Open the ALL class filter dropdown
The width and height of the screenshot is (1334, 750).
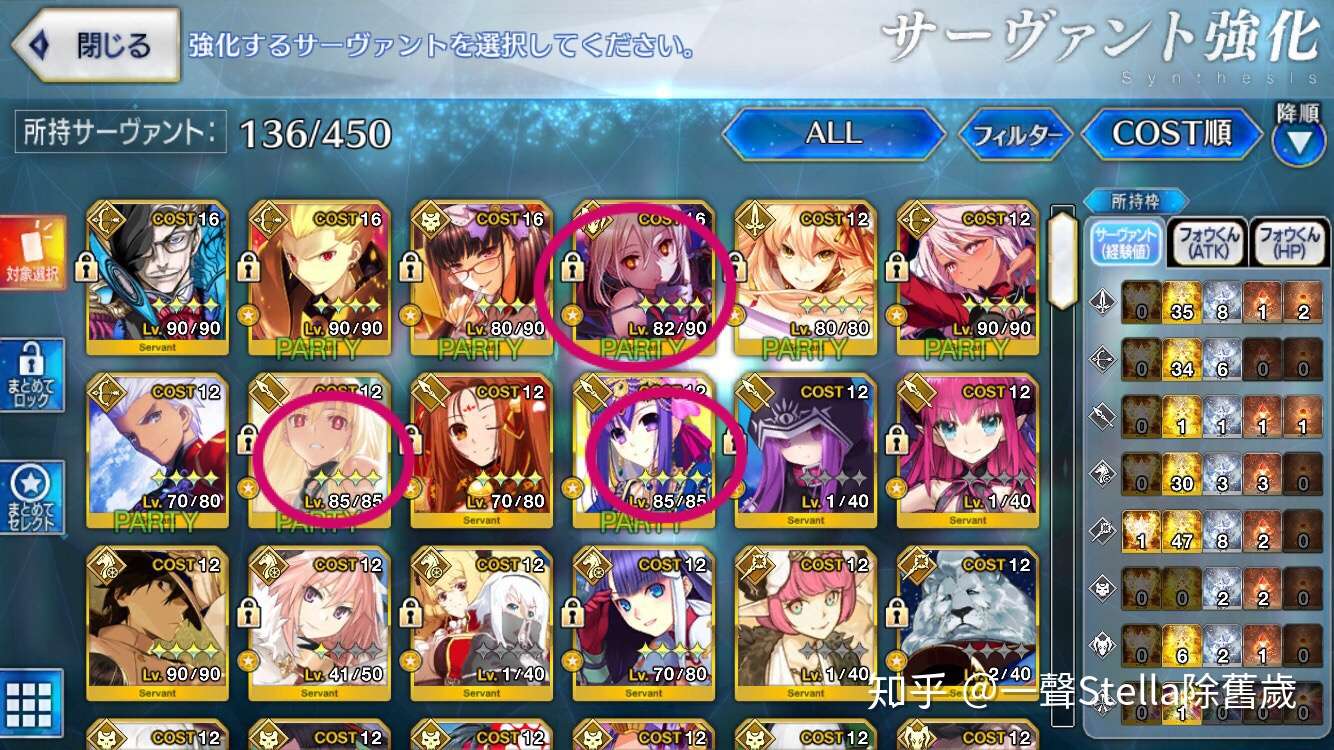point(833,134)
